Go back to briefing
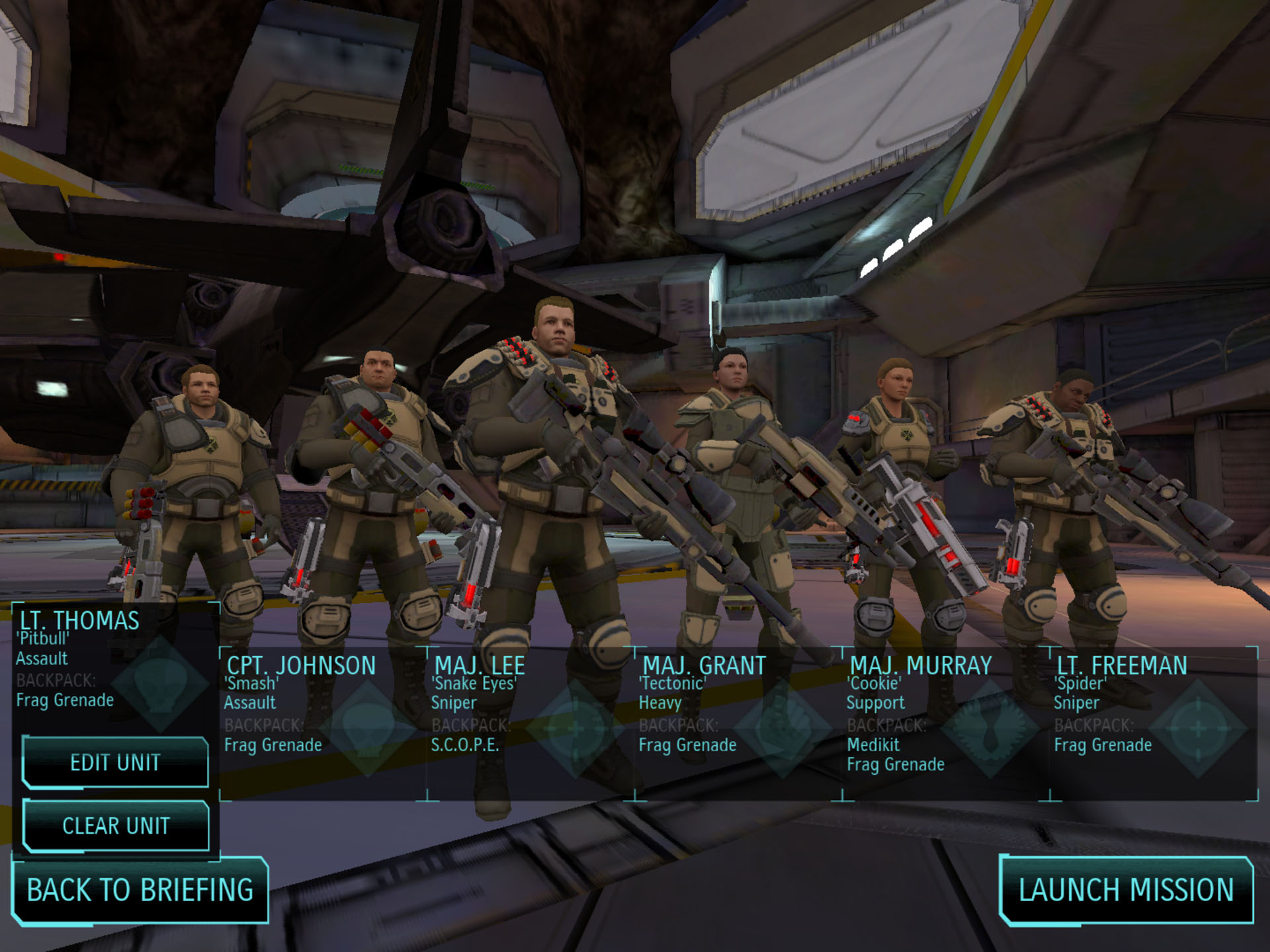1270x952 pixels. (x=140, y=890)
